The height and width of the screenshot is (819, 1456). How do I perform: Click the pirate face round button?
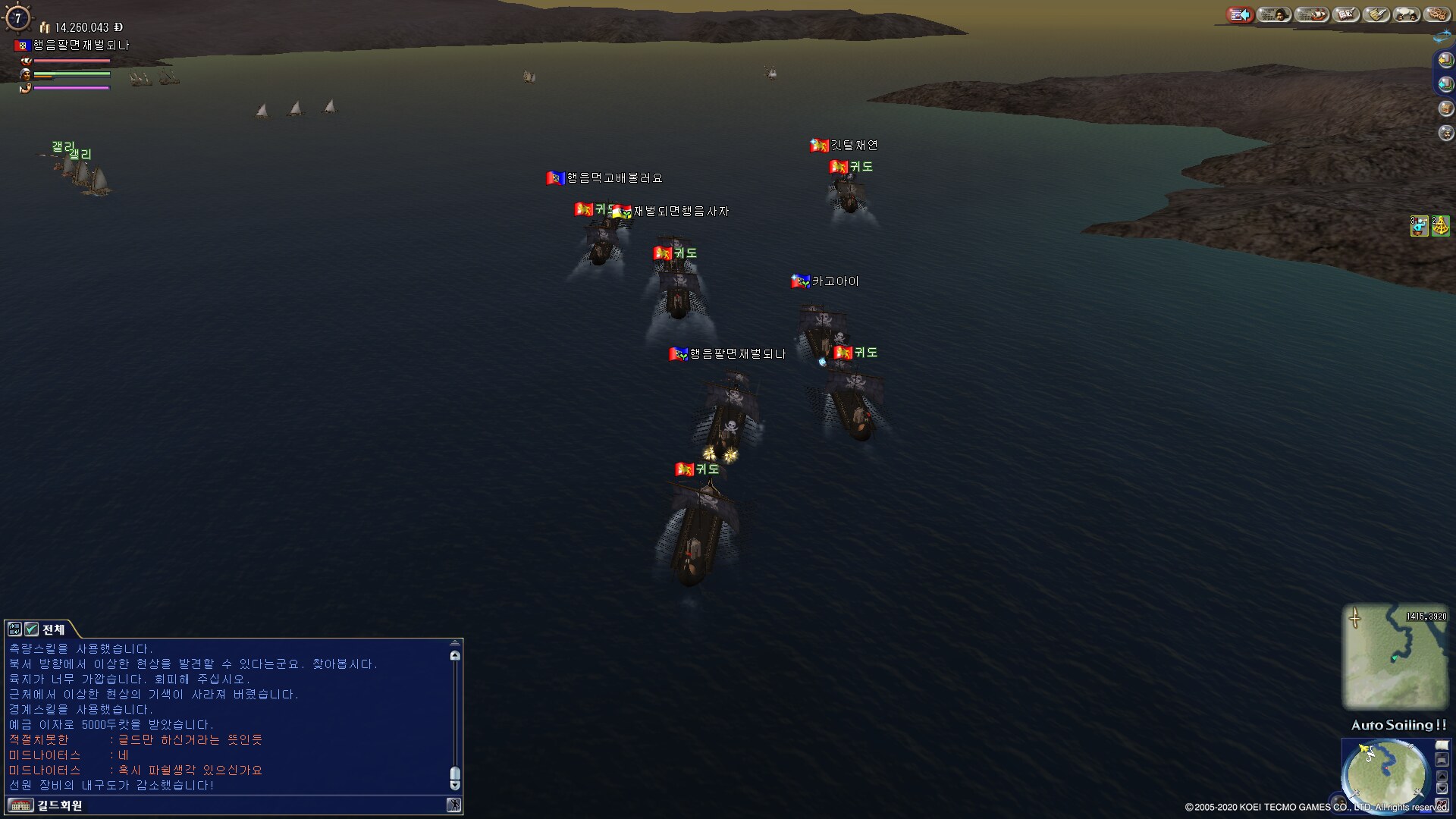pos(1445,133)
